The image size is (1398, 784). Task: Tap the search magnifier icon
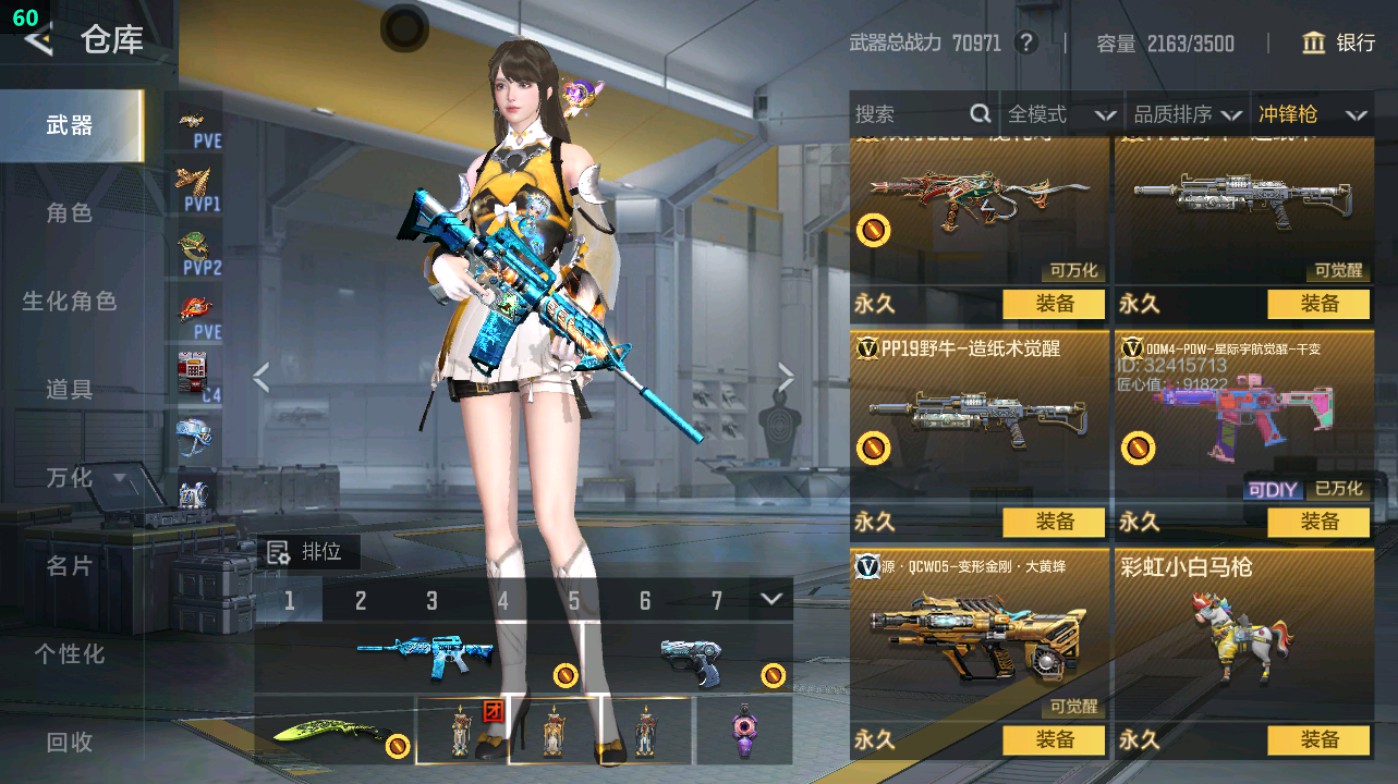(x=978, y=115)
